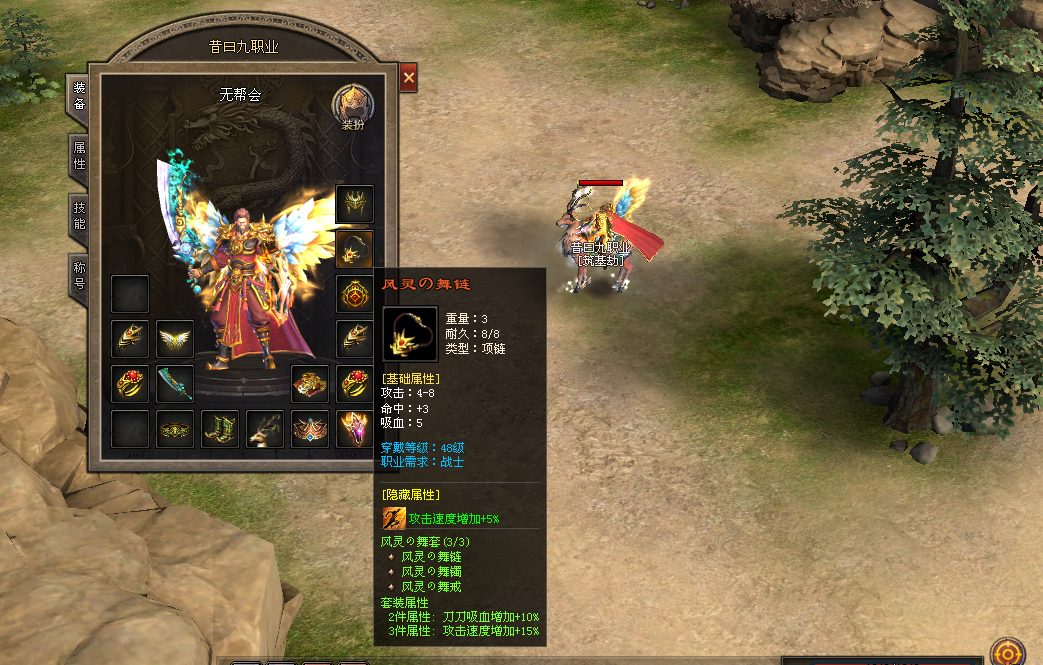Choose the ring slot beside the green blade
The width and height of the screenshot is (1043, 665).
130,384
